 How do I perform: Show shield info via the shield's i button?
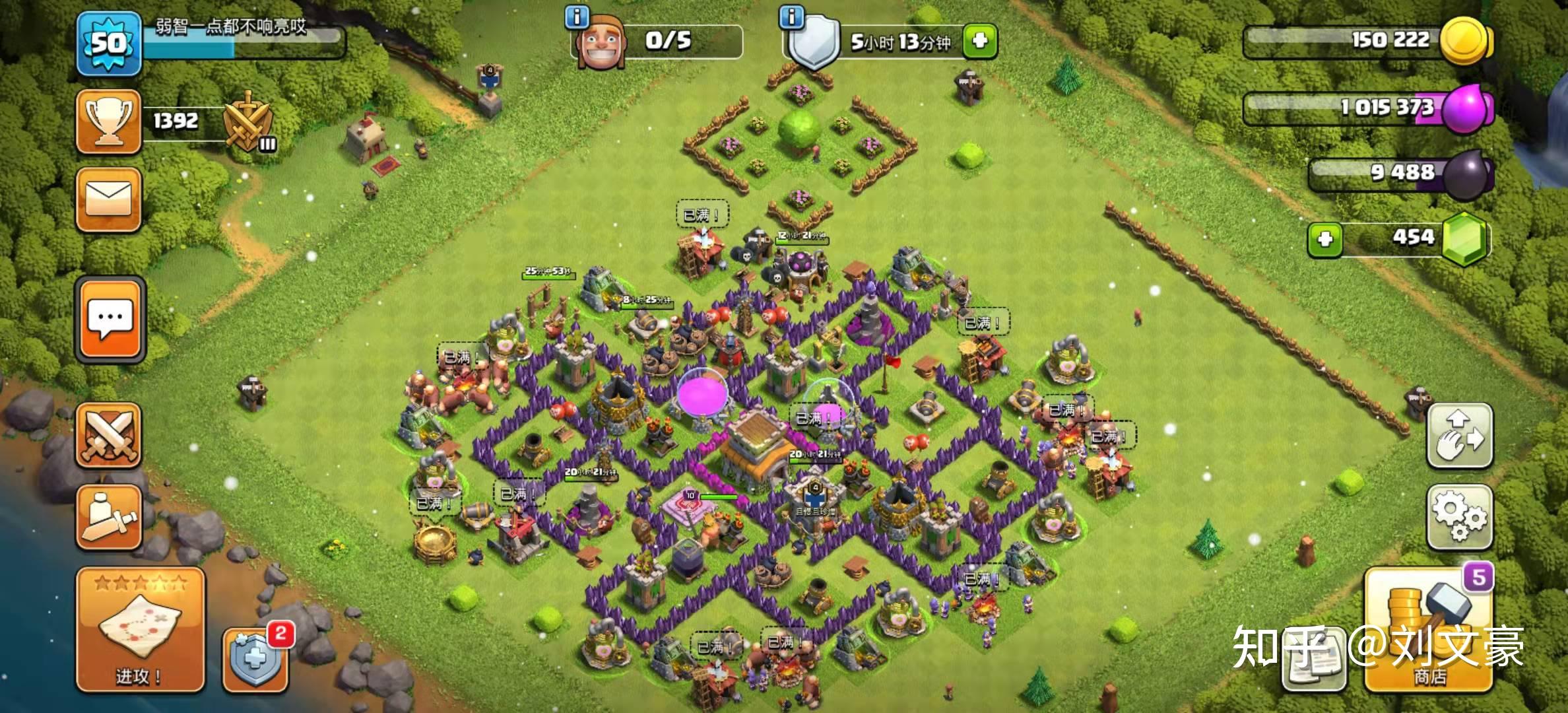pyautogui.click(x=791, y=17)
